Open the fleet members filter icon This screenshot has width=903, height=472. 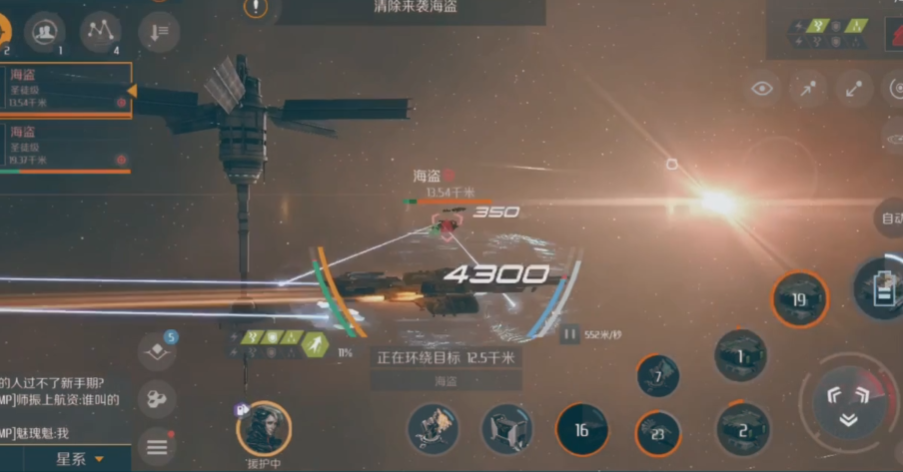44,32
